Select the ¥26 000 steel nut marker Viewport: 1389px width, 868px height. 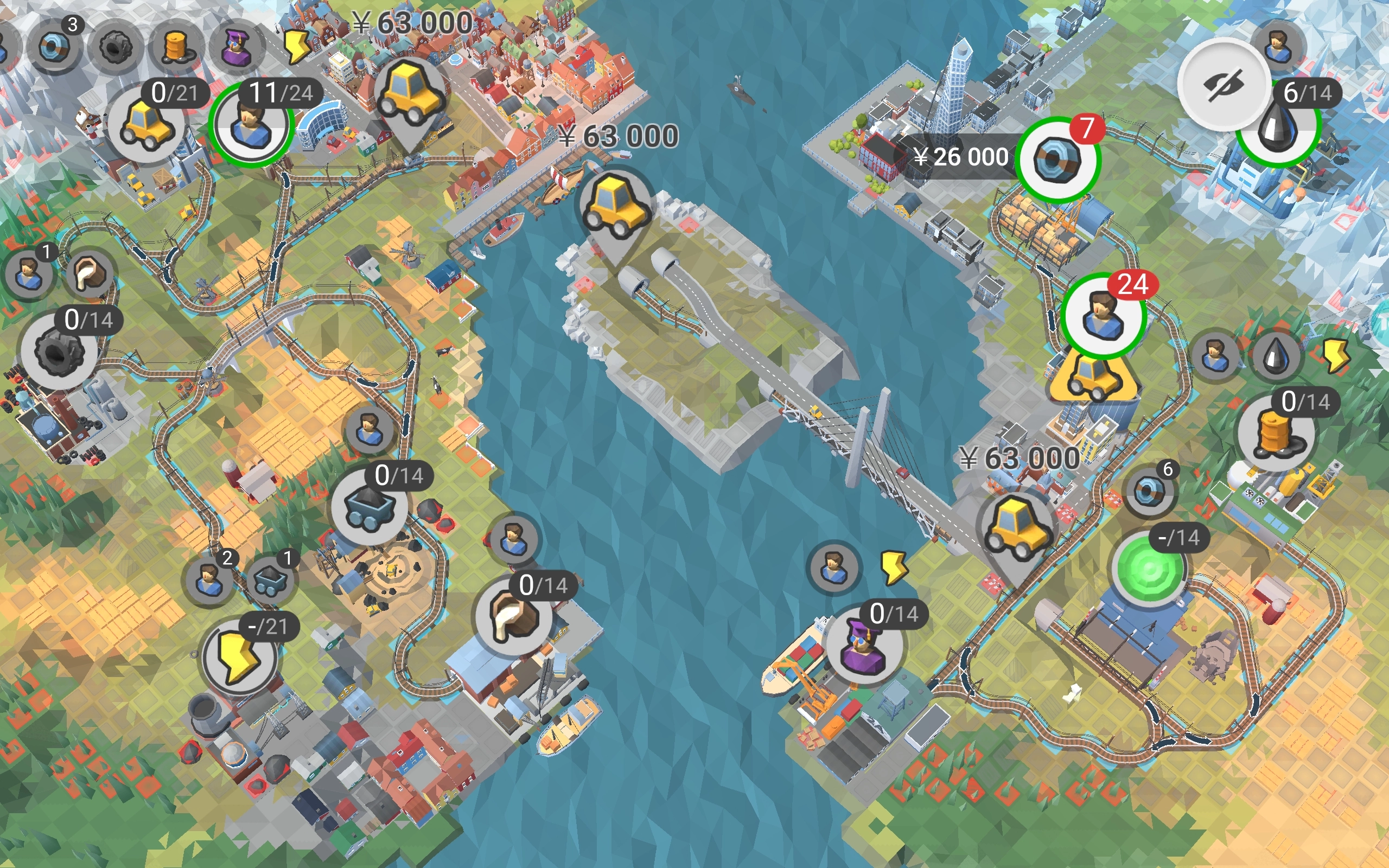1057,159
